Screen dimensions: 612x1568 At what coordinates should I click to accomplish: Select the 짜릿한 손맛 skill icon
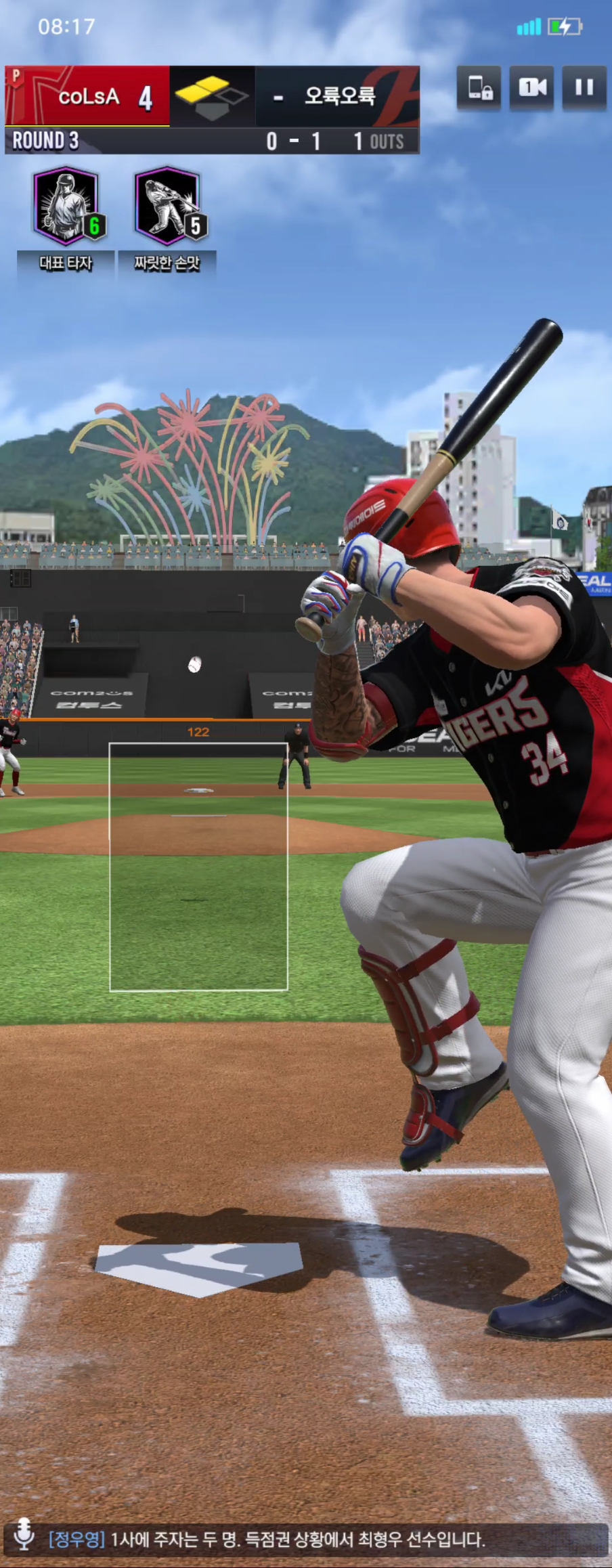[x=167, y=206]
